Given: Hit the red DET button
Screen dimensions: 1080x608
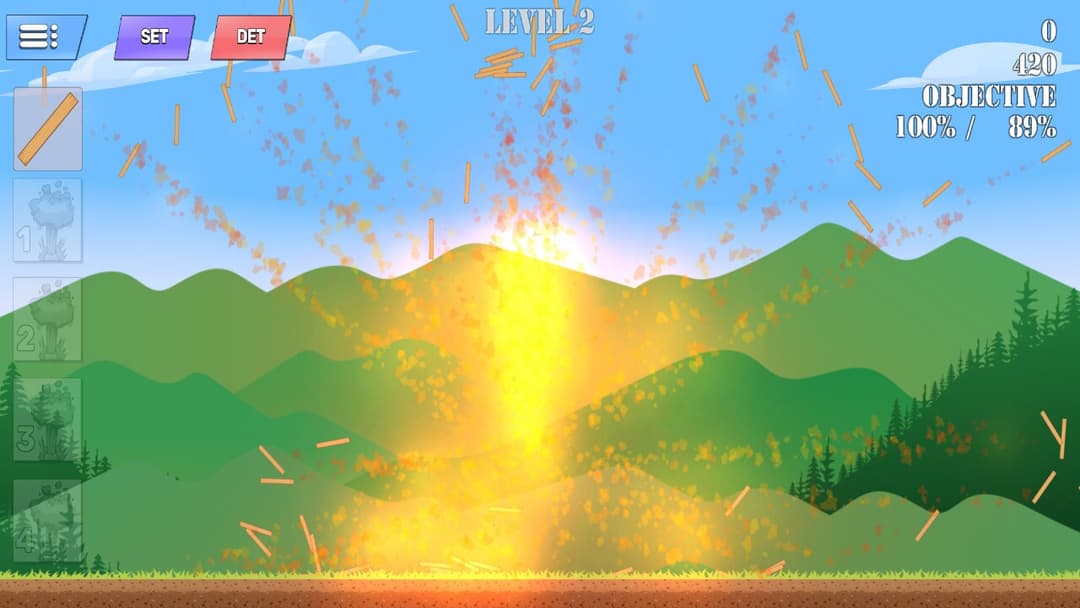Looking at the screenshot, I should (250, 37).
